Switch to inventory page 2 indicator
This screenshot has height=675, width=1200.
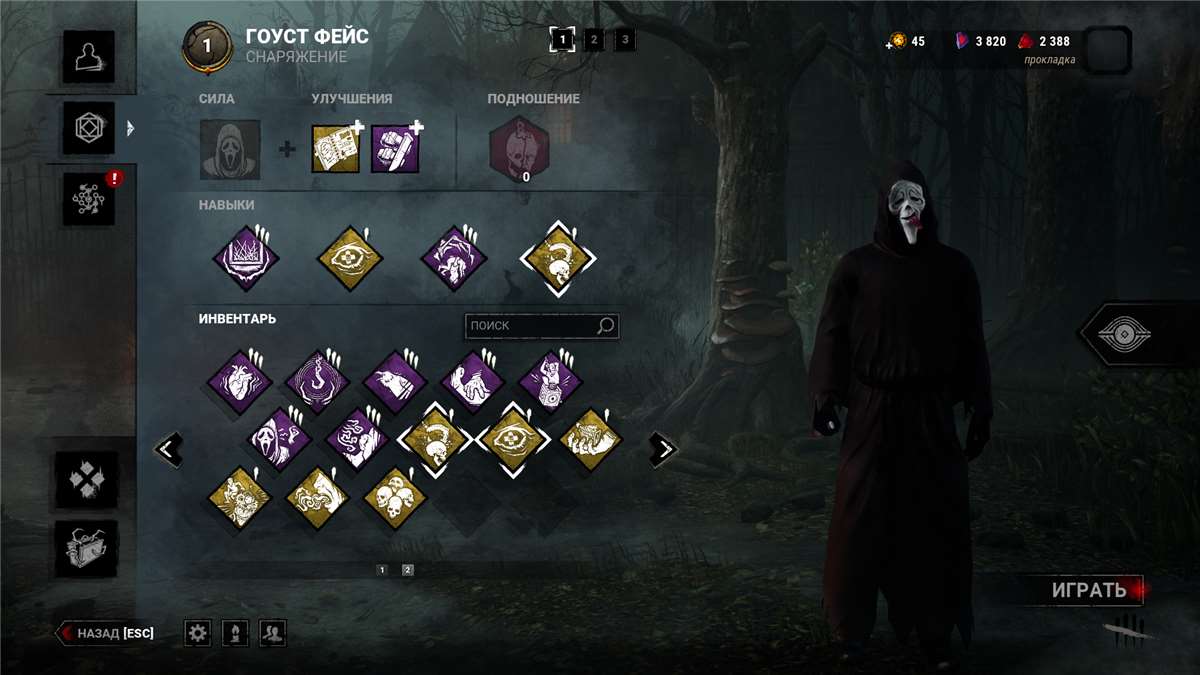coord(407,570)
